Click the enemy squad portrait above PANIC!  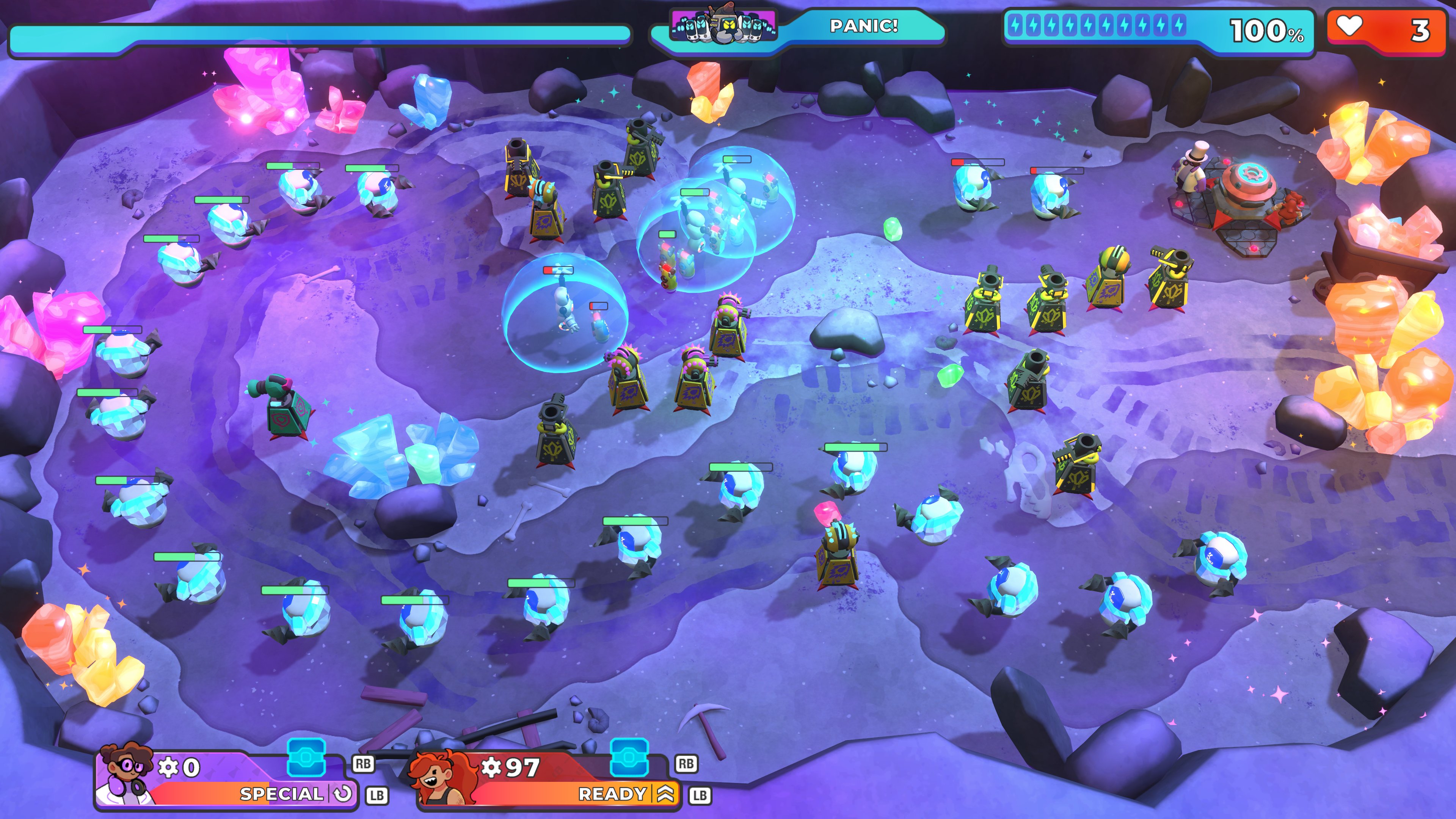coord(723,25)
